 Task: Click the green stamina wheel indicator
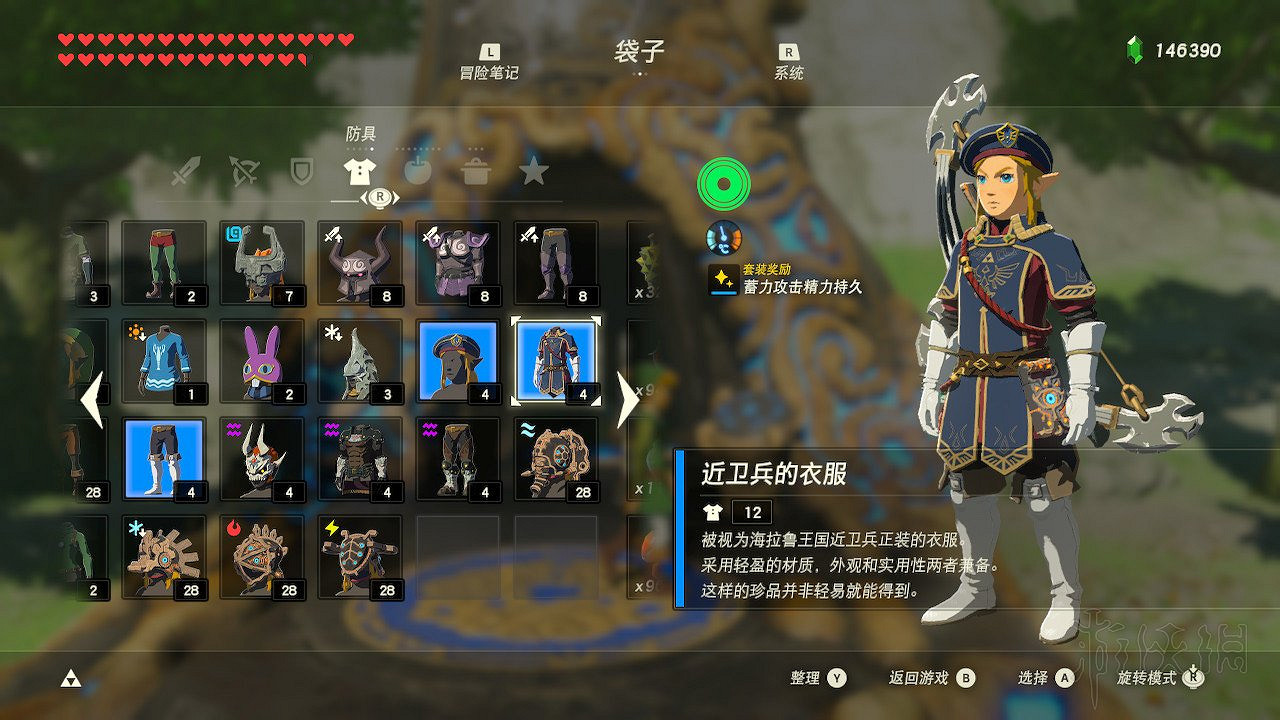click(x=723, y=185)
